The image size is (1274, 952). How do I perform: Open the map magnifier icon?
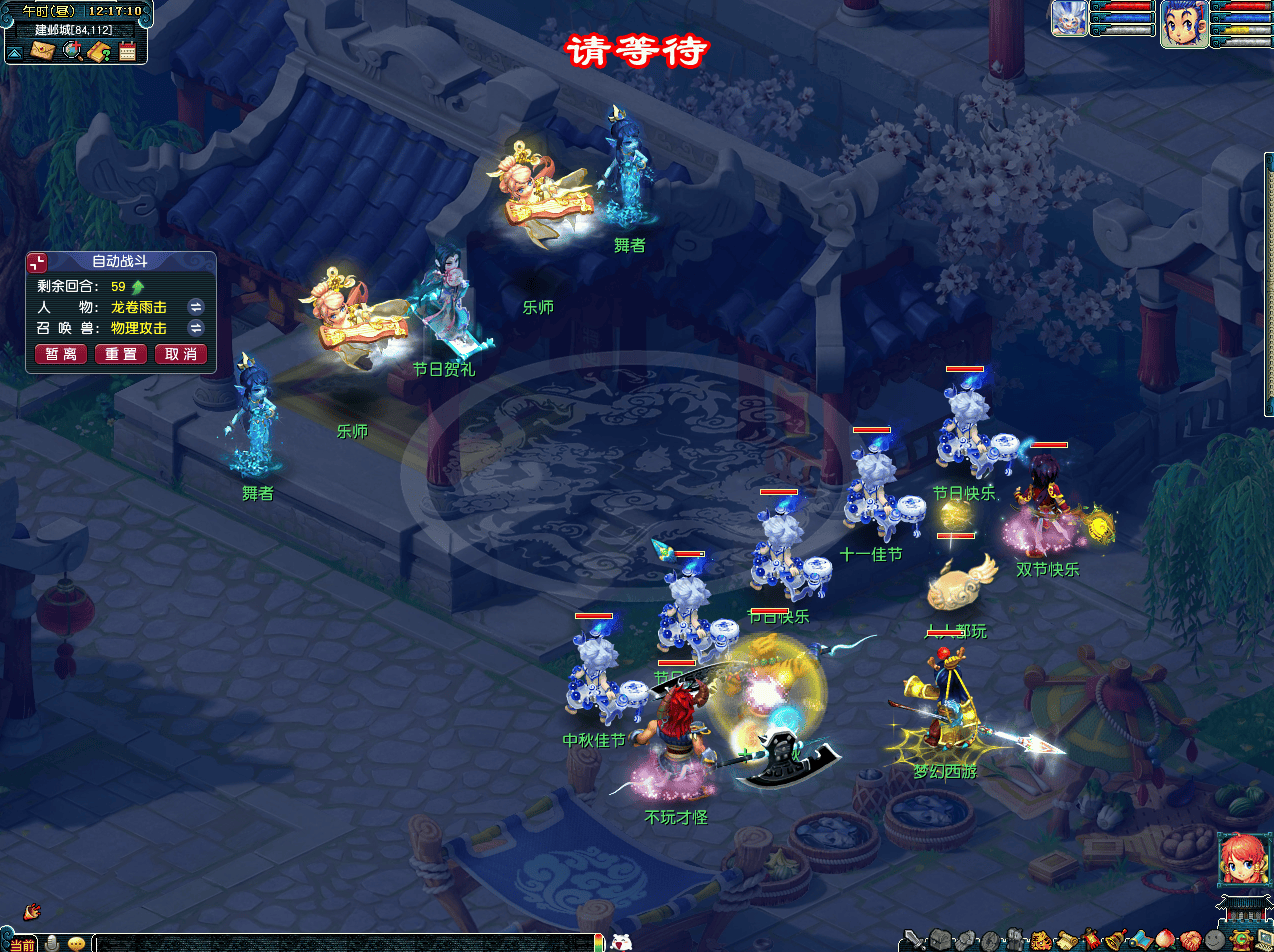(x=72, y=51)
